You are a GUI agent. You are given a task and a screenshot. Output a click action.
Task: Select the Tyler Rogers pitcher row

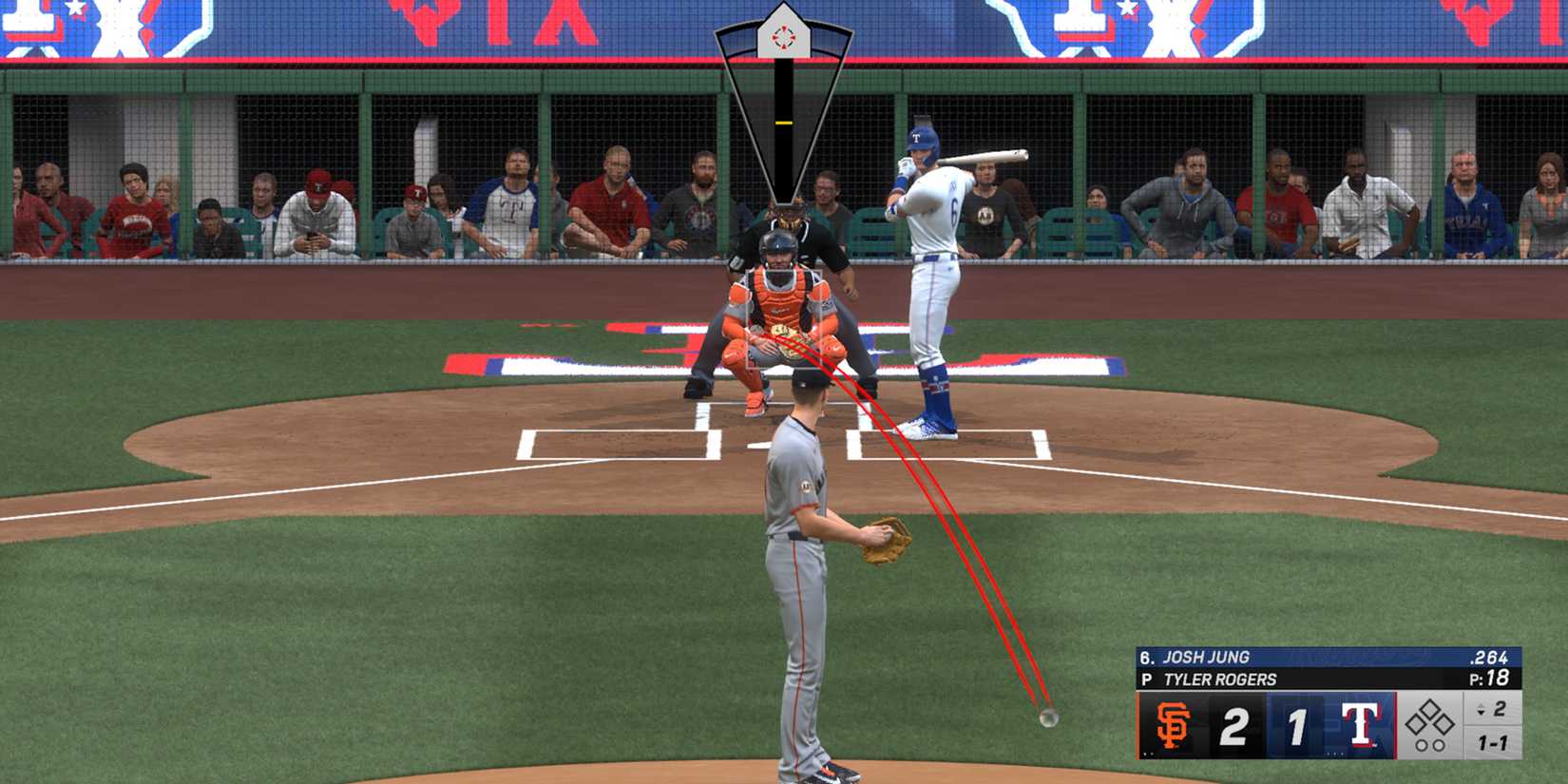(x=1218, y=678)
